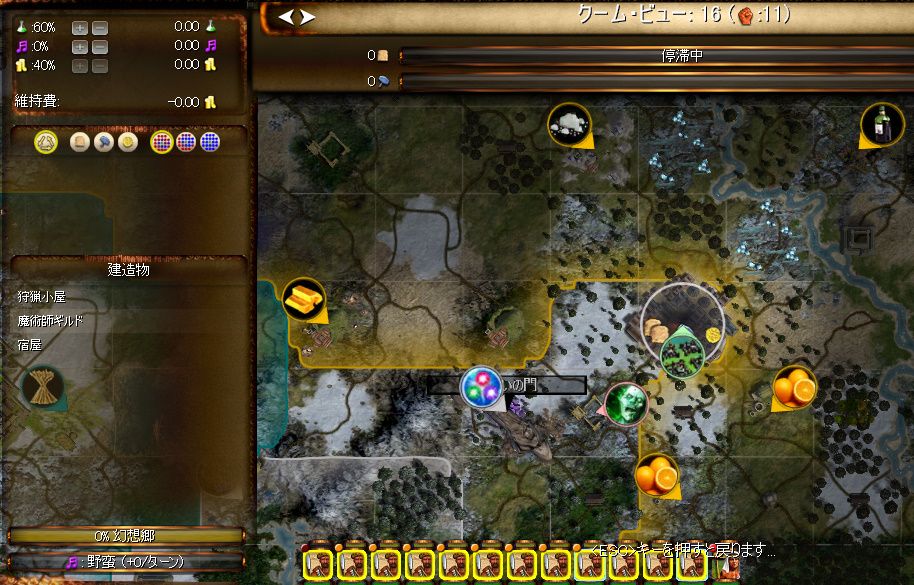Raise the culture rate with its plus button
Viewport: 914px width, 585px height.
coord(81,46)
